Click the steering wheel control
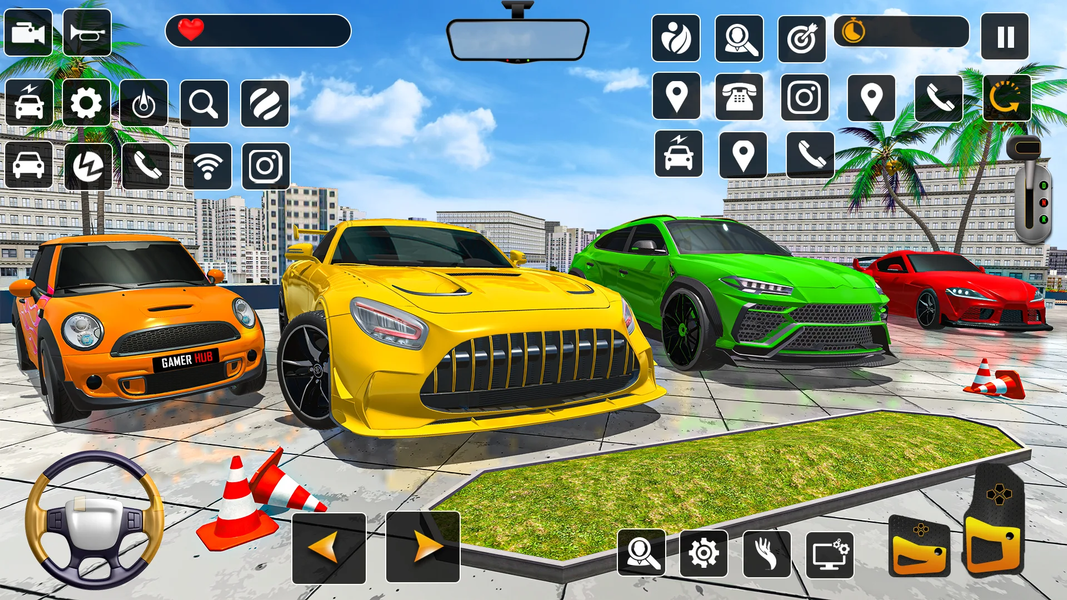 tap(94, 518)
